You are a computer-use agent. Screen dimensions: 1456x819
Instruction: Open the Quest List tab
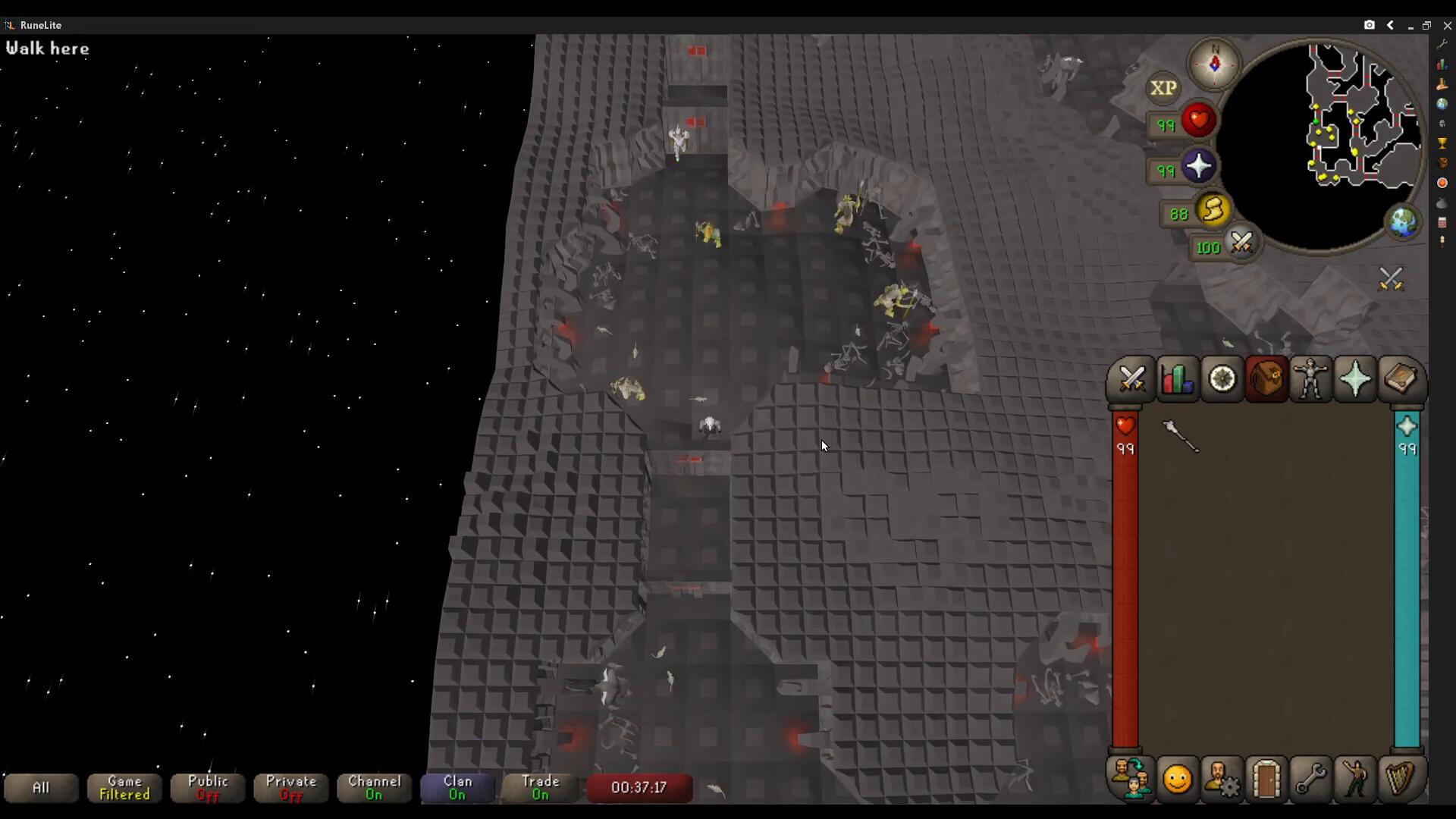1222,378
